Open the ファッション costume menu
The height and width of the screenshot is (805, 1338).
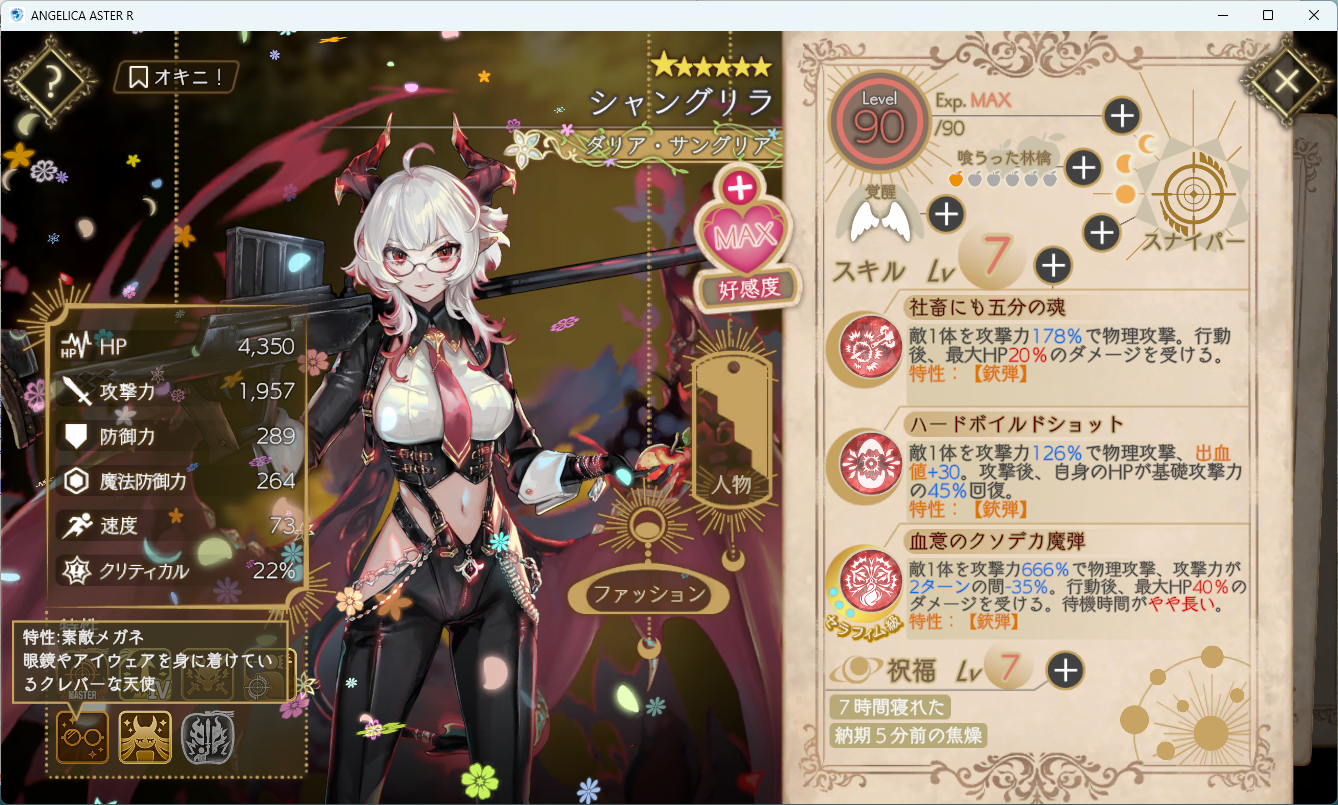pyautogui.click(x=649, y=595)
